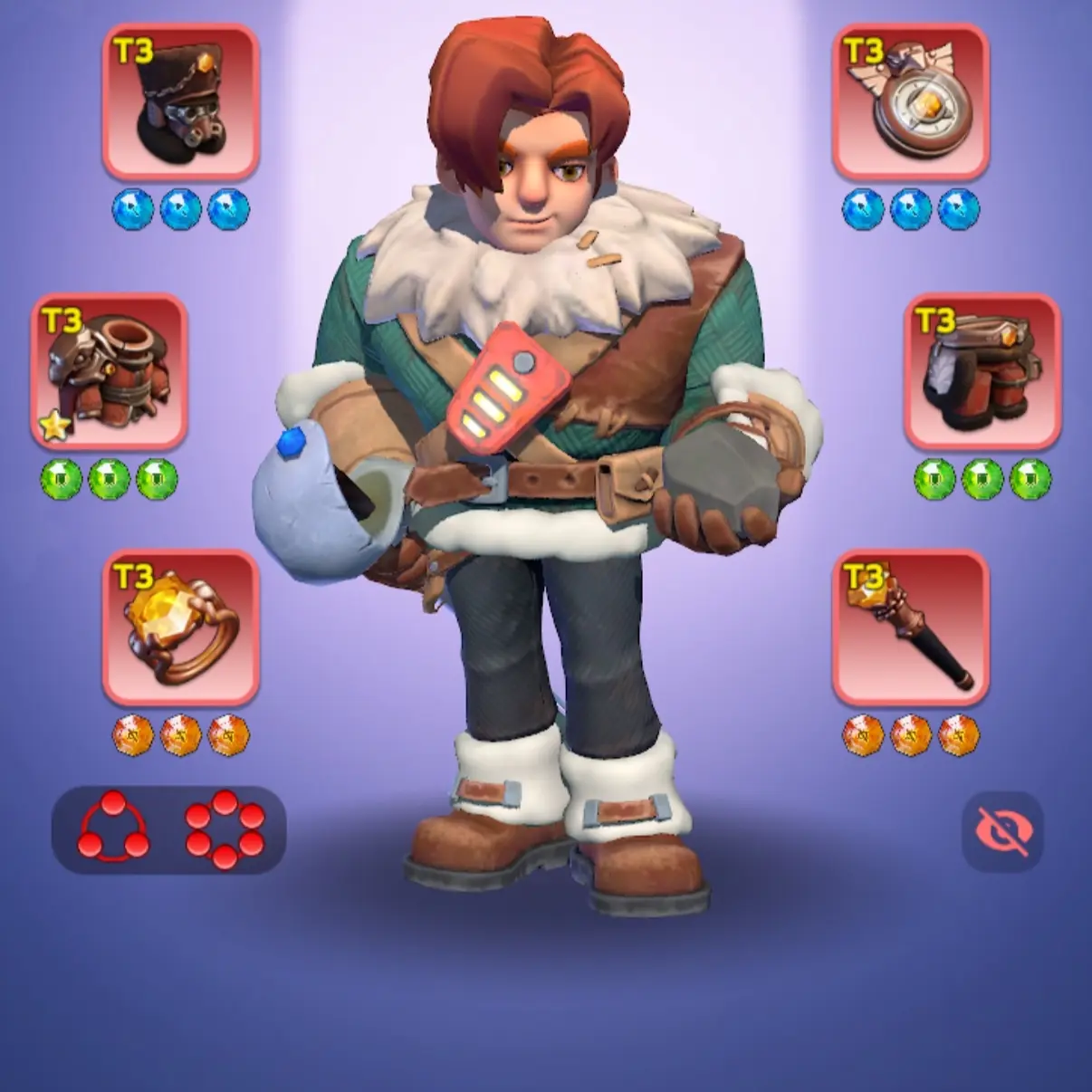Open the T3 chest armor slot

[110, 370]
